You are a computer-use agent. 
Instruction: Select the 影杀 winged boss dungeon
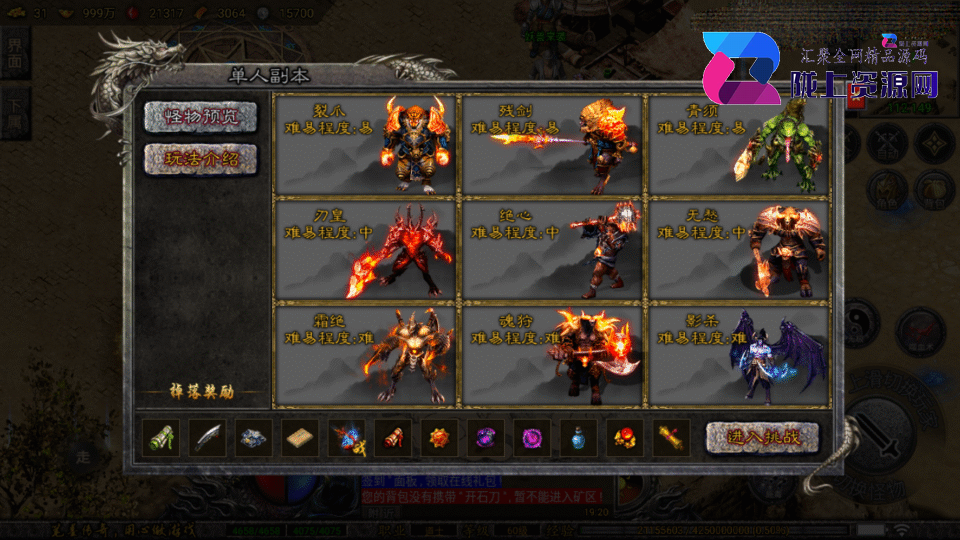739,353
